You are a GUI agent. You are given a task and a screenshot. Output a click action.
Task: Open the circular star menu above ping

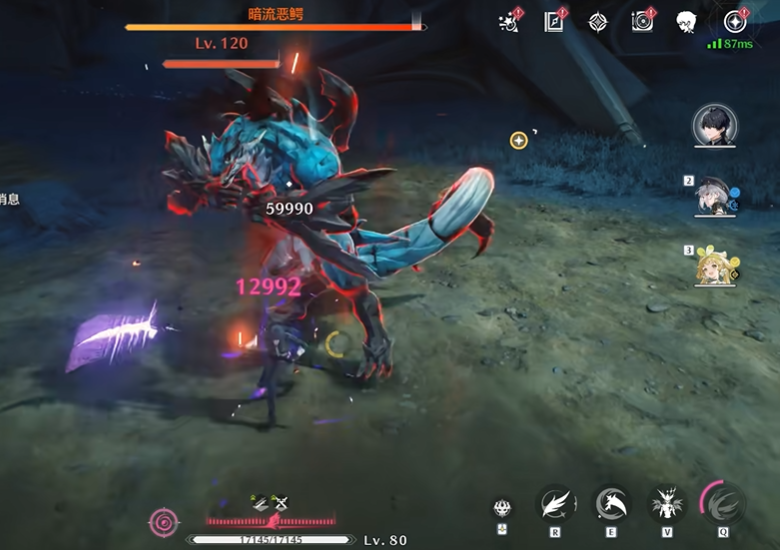coord(736,22)
